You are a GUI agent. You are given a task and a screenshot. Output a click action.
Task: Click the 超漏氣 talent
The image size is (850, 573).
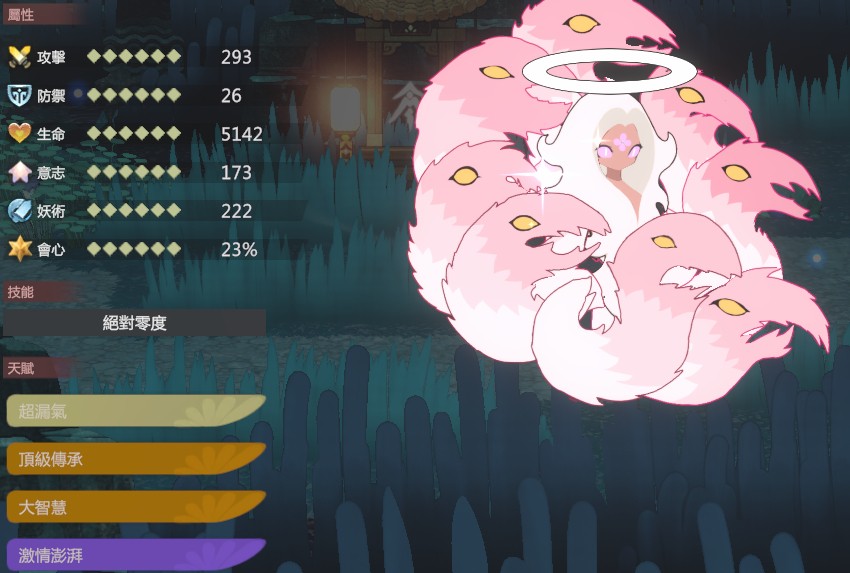[x=135, y=411]
